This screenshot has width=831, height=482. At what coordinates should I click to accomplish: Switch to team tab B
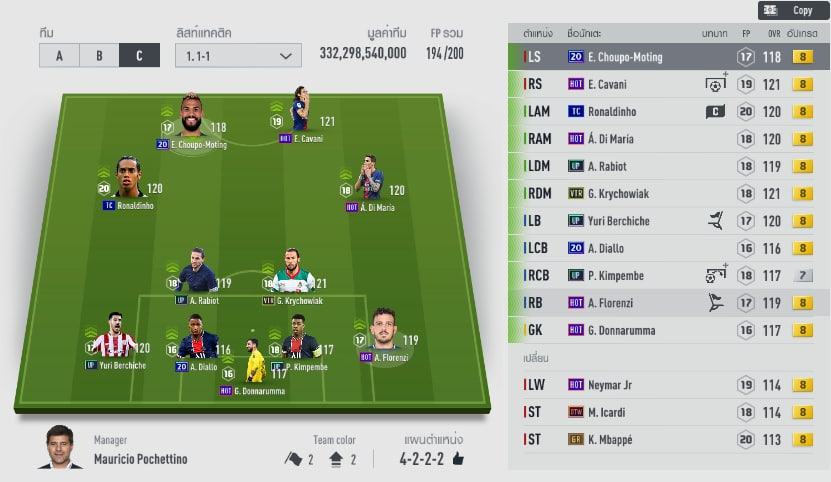(x=99, y=55)
